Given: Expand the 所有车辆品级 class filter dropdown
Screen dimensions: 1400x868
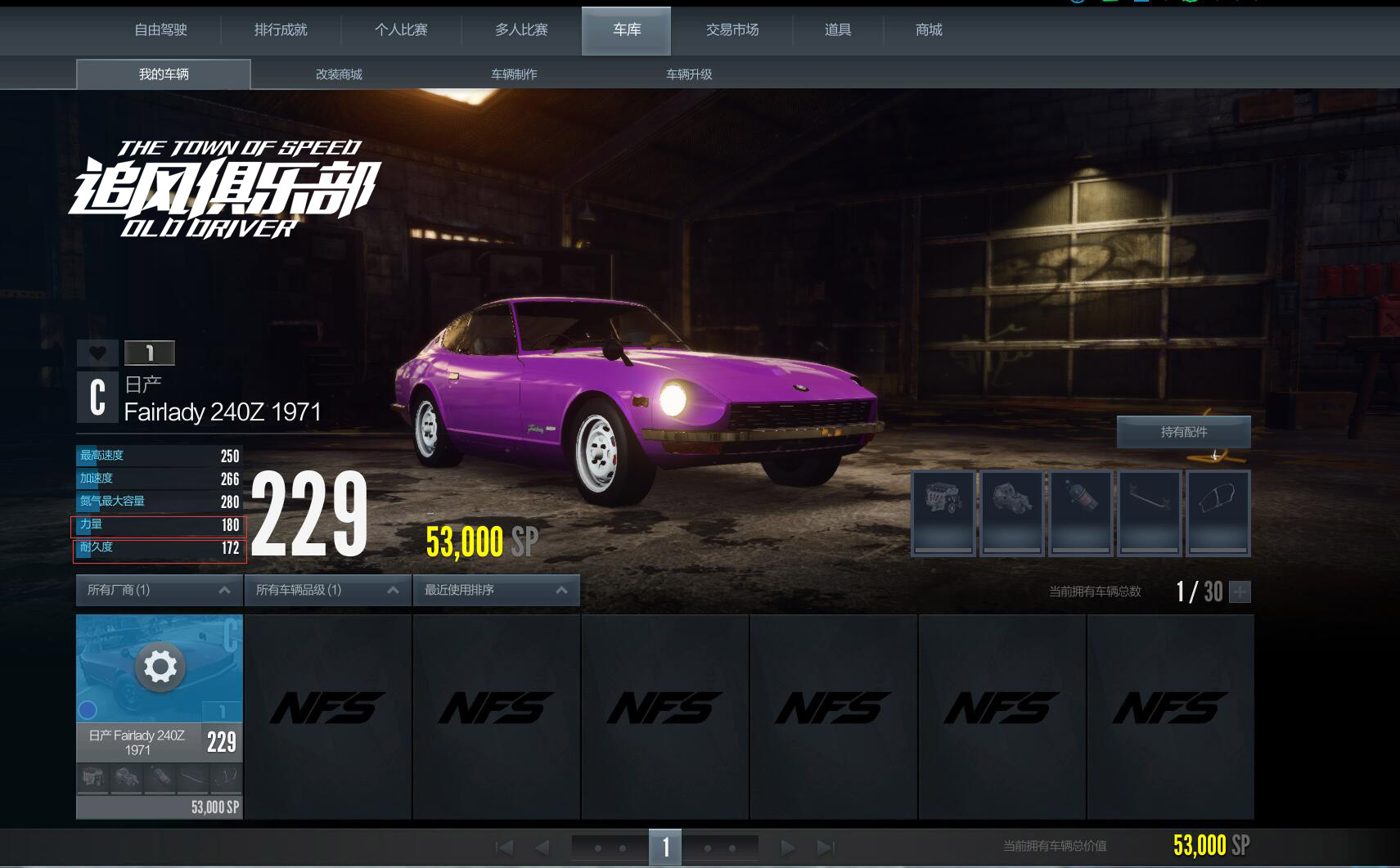Looking at the screenshot, I should coord(327,590).
